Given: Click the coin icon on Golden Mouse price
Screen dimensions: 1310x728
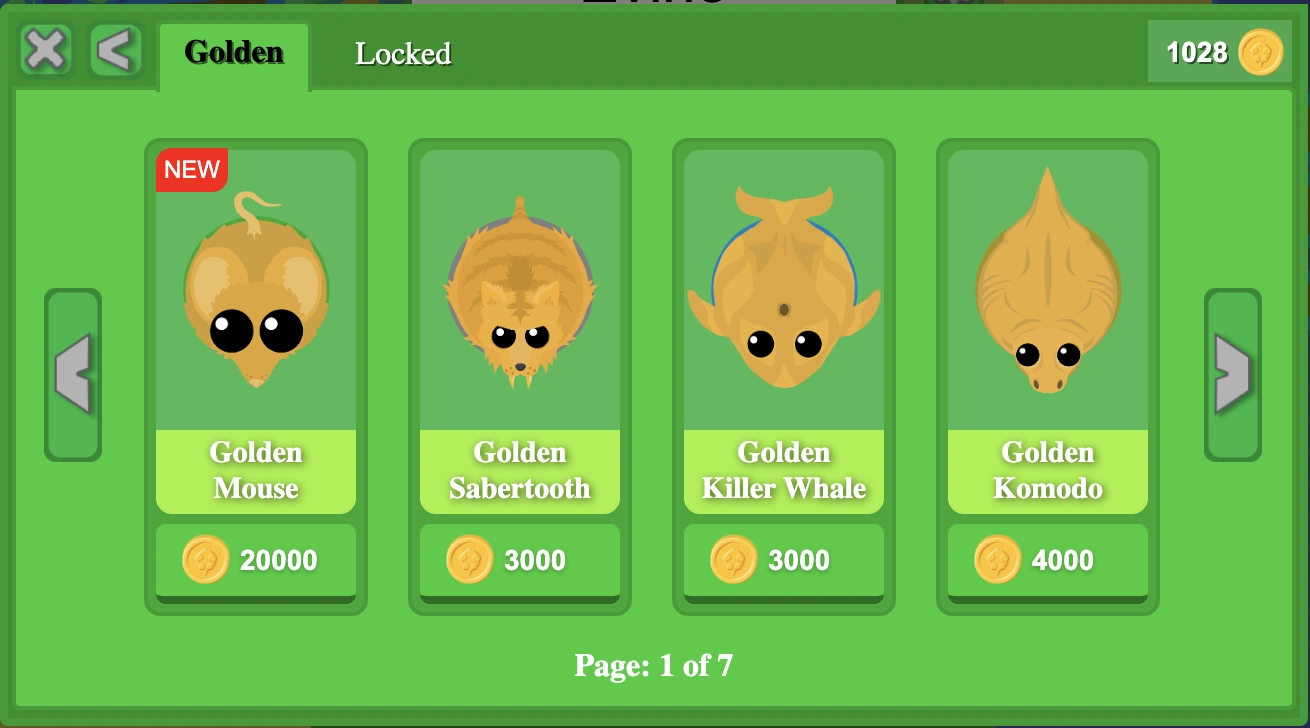Looking at the screenshot, I should tap(207, 560).
